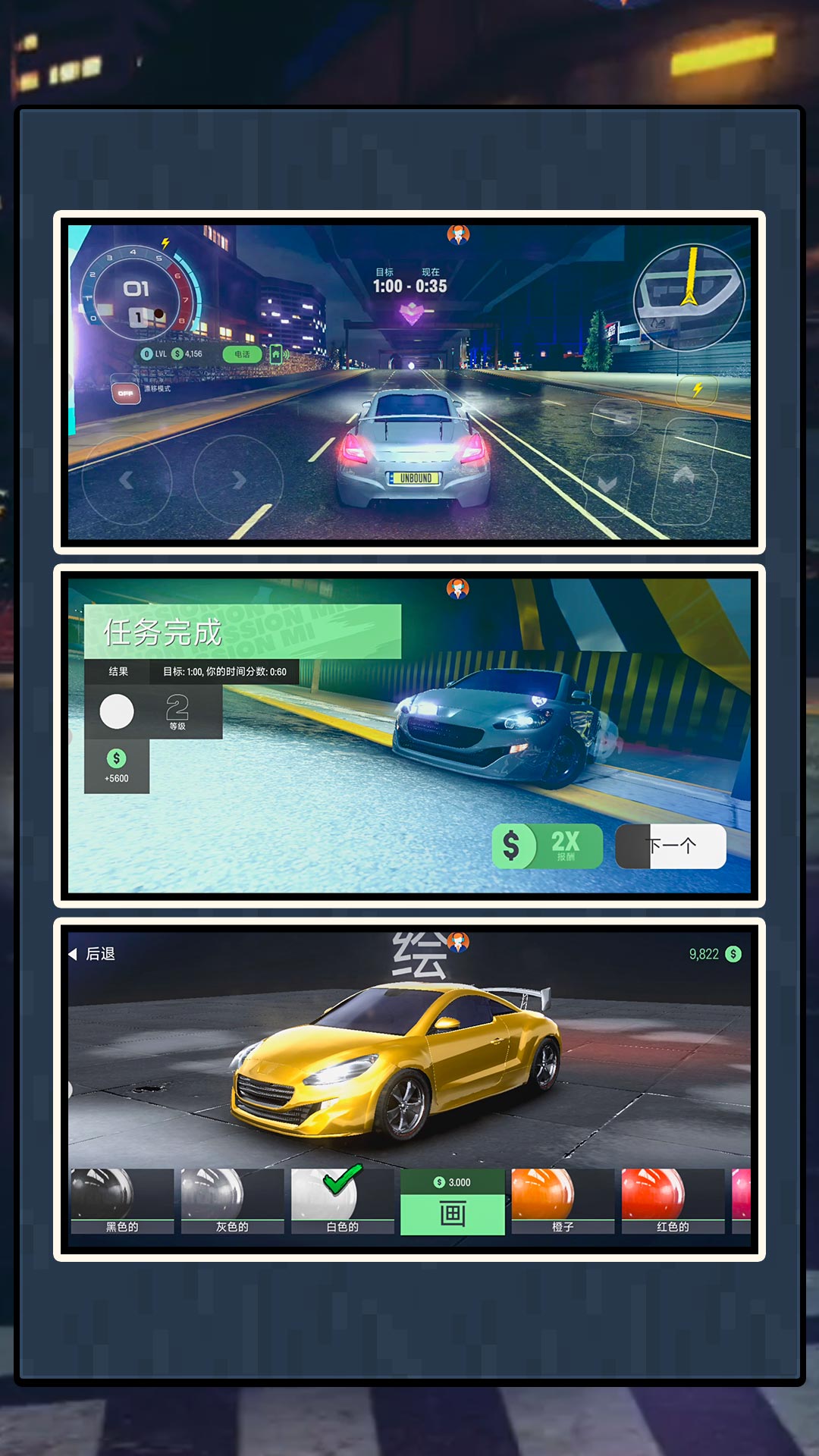
Task: Pick the white 白色的 paint swatch
Action: [x=342, y=1200]
